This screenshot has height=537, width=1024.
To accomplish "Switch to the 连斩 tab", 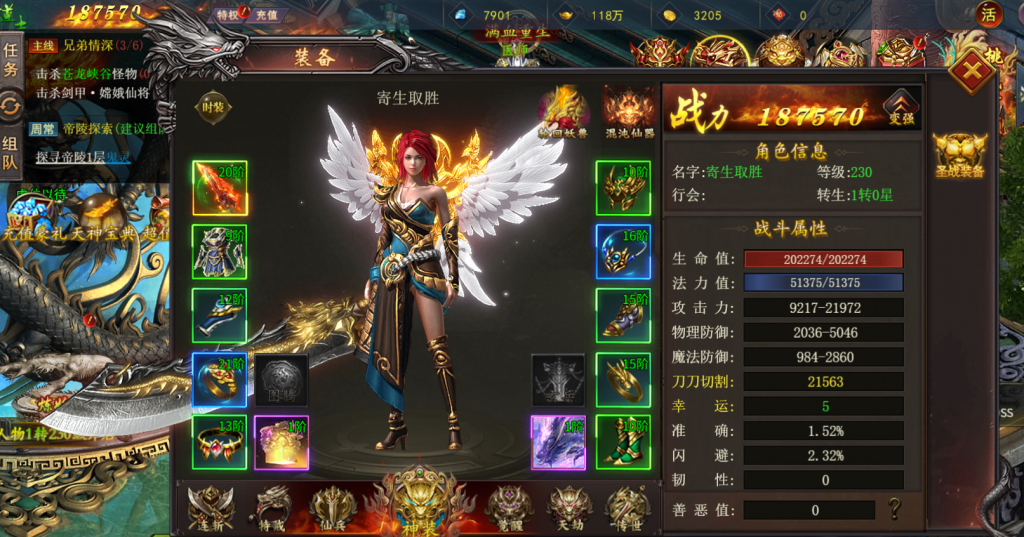I will (211, 506).
